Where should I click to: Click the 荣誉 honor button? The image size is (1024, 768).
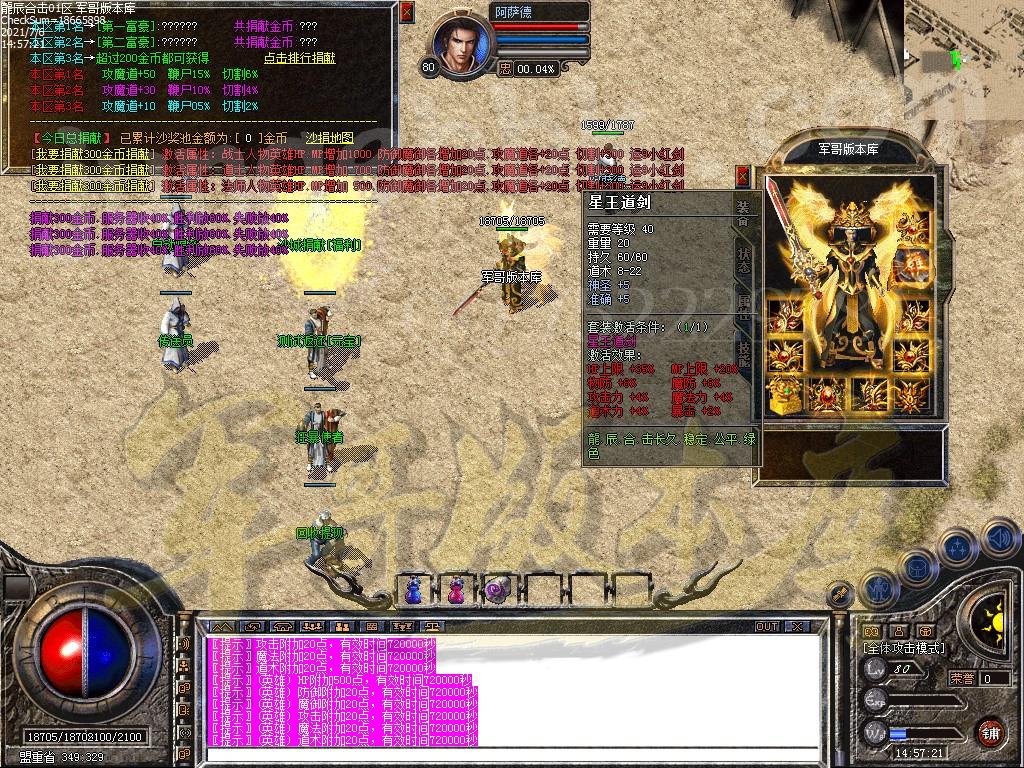pos(960,678)
